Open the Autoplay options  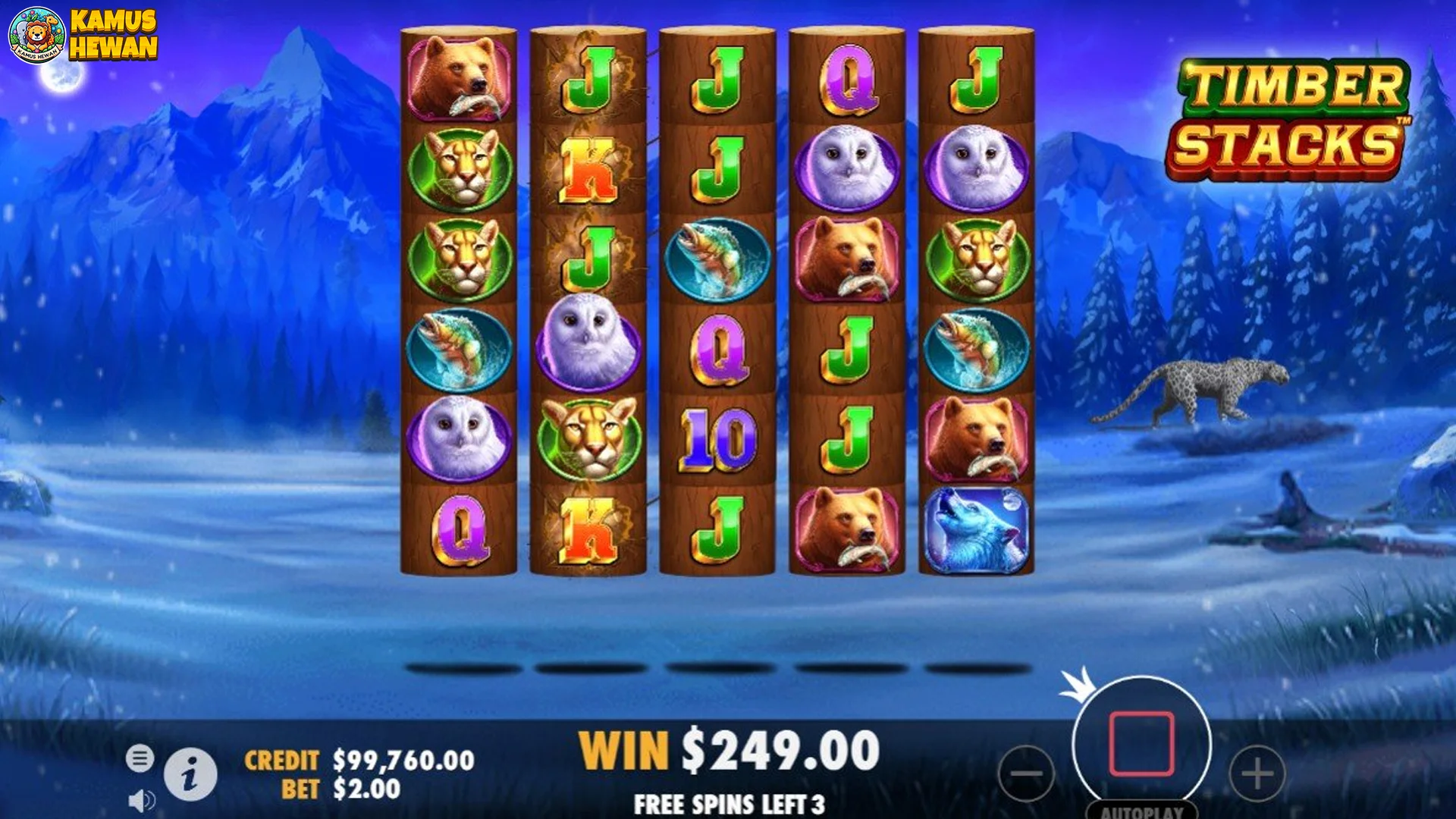1141,811
